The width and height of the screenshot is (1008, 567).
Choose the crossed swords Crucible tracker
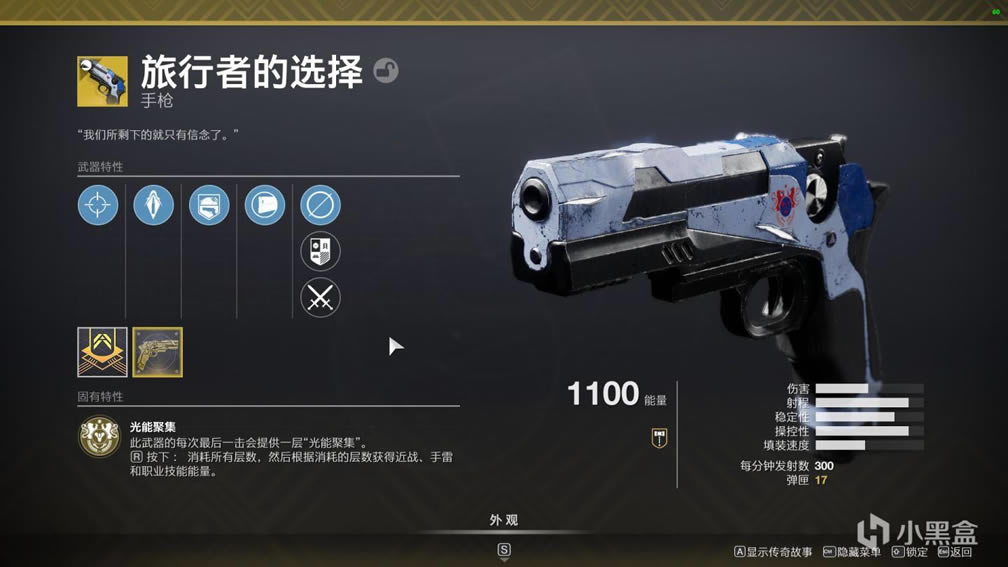tap(320, 298)
